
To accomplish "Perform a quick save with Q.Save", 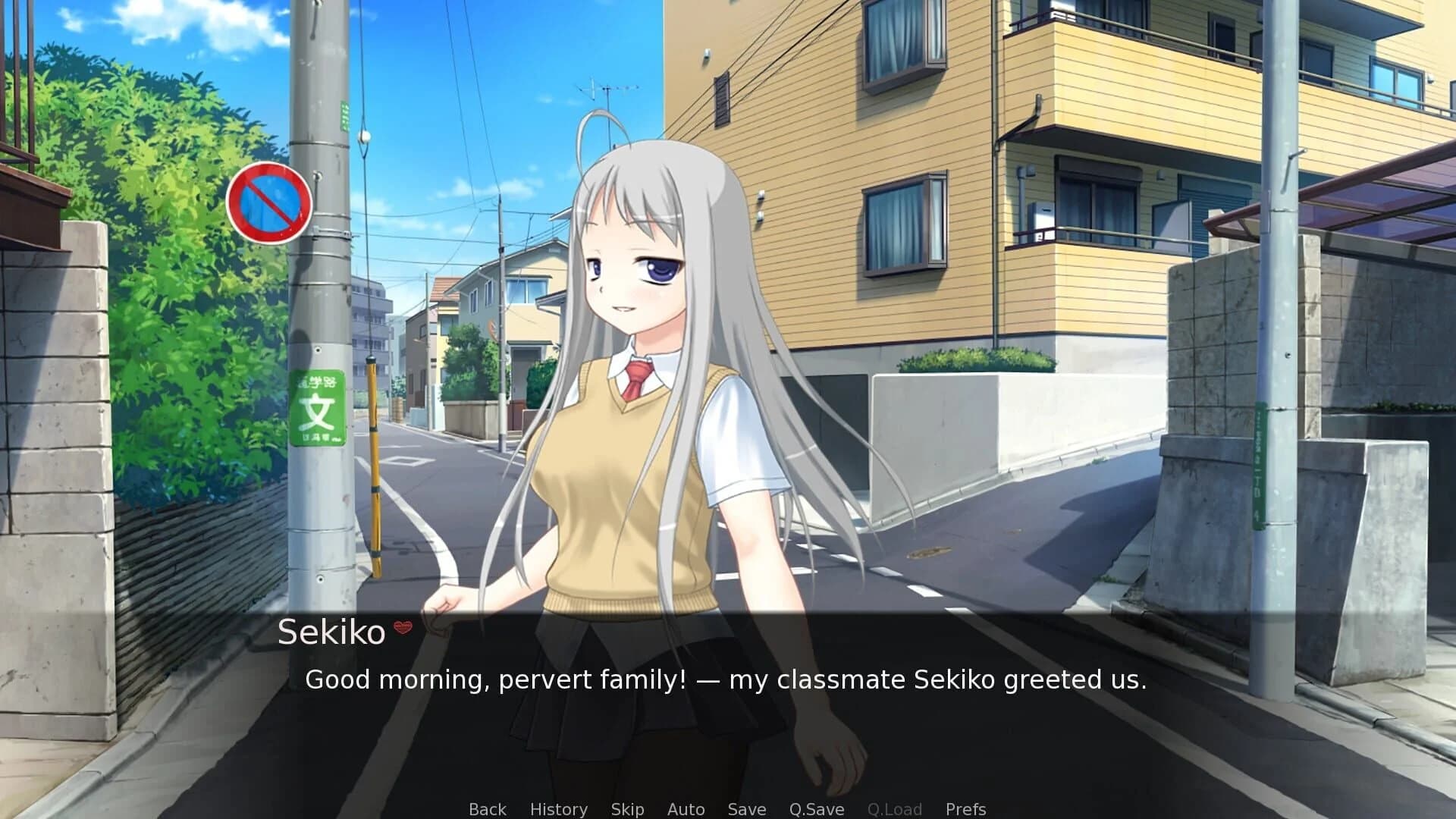I will click(815, 808).
